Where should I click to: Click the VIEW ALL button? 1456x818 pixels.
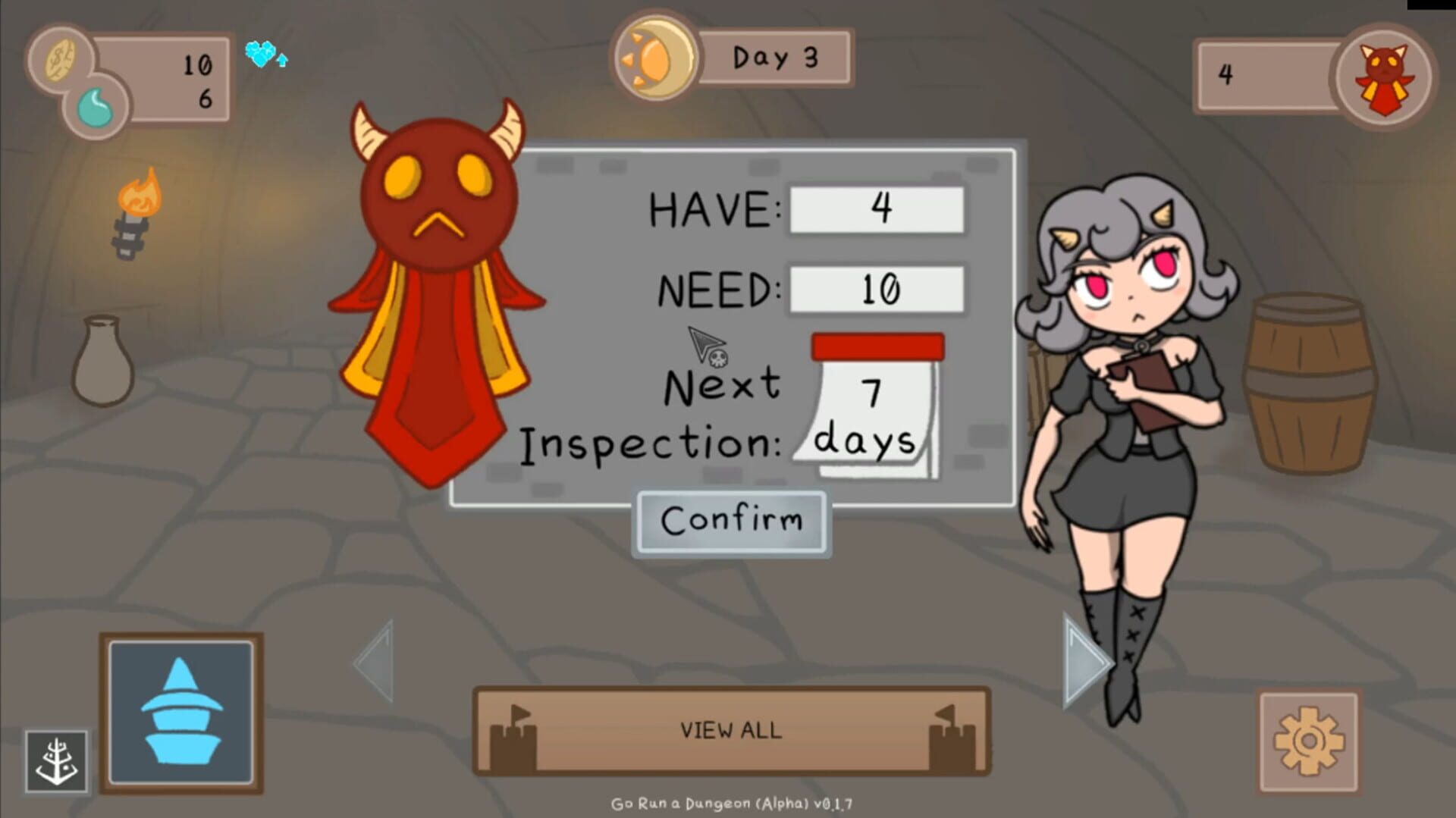730,730
